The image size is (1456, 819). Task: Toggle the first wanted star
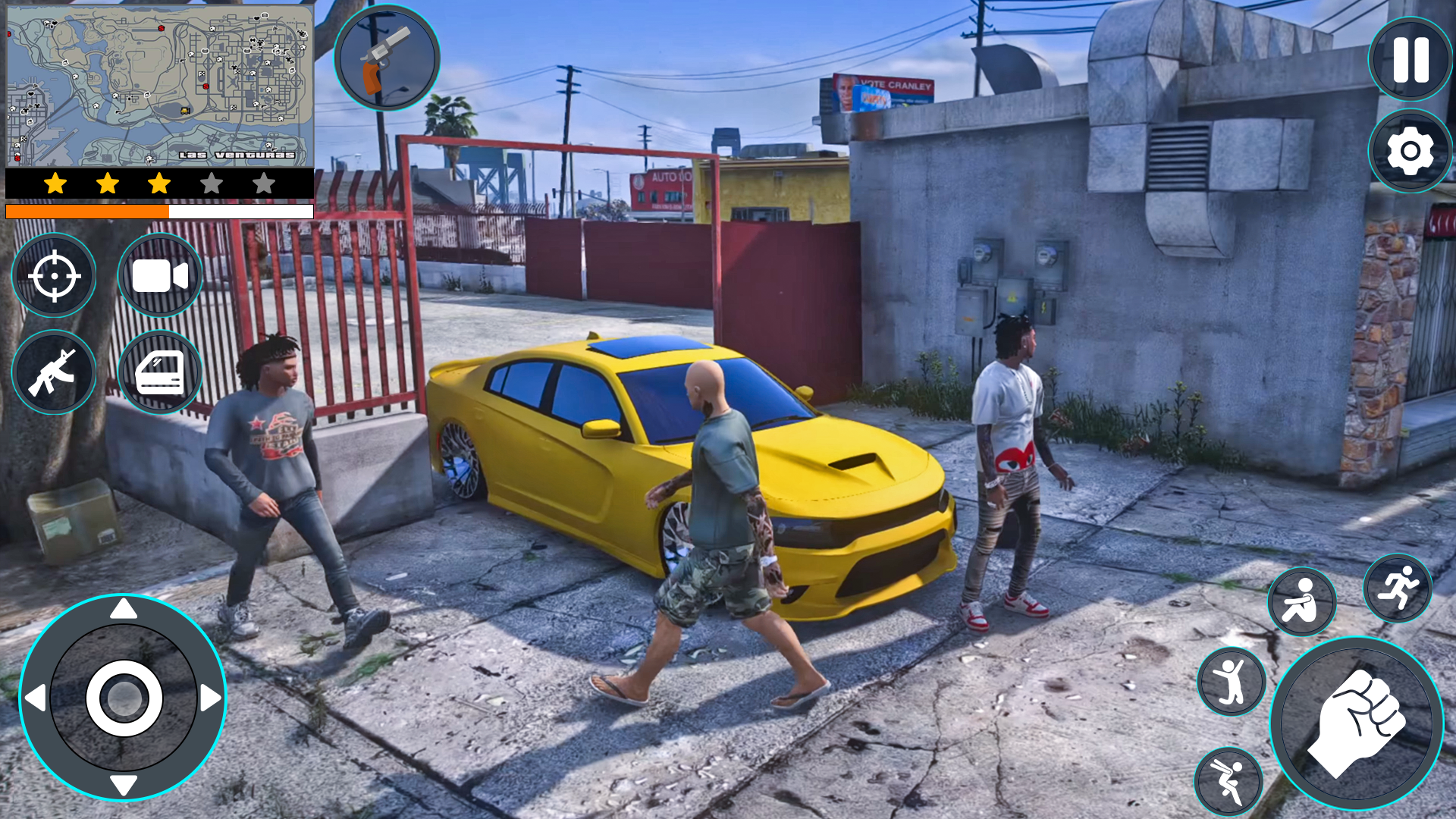[x=54, y=182]
